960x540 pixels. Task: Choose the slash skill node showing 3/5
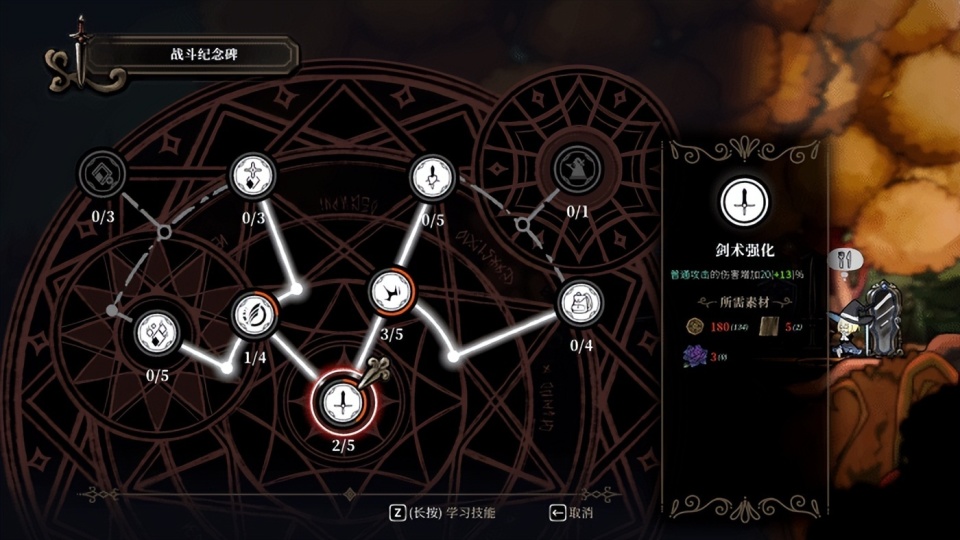pos(390,291)
